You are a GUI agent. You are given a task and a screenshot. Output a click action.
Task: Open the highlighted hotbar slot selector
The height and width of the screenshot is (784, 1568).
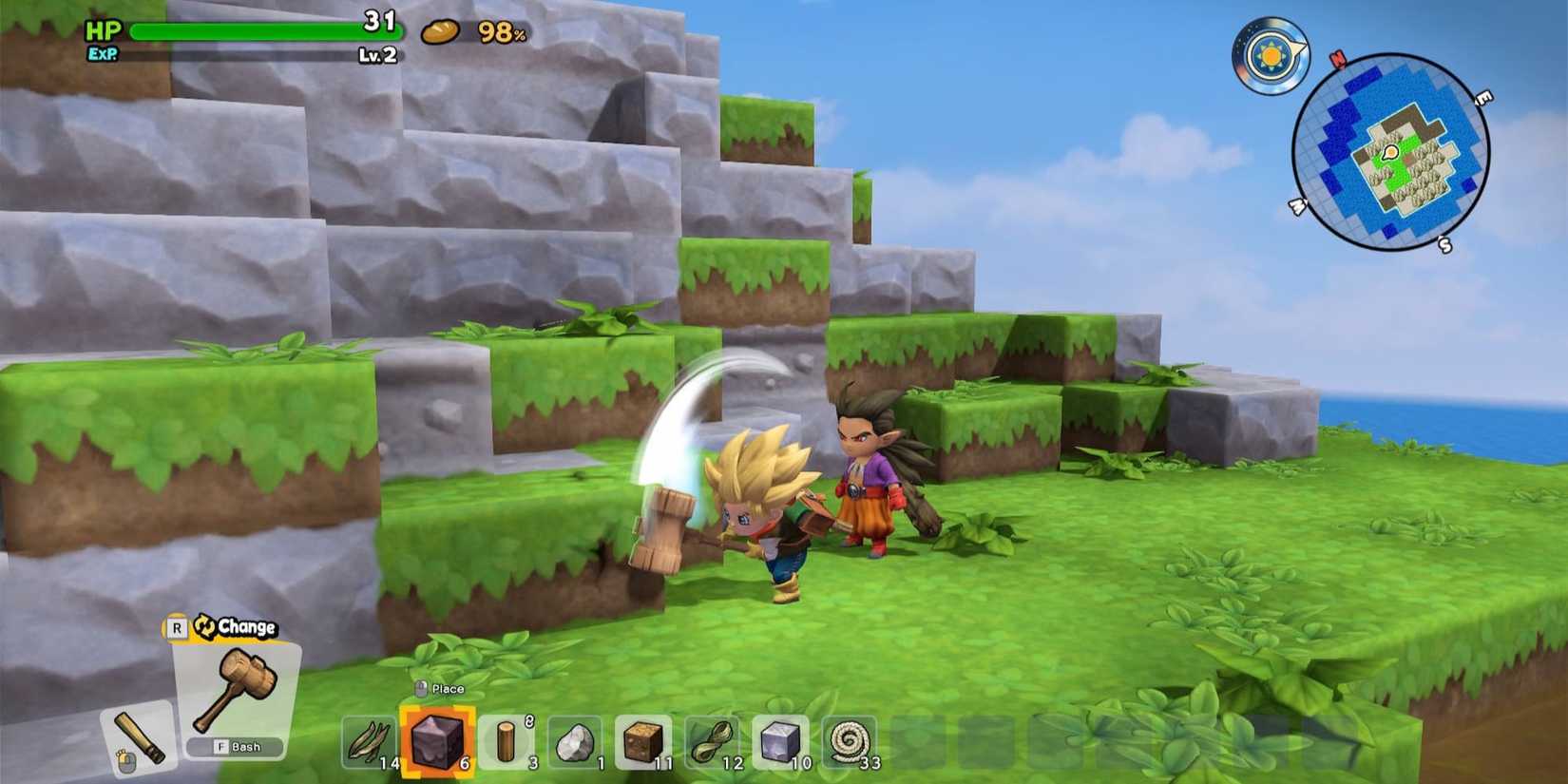[x=437, y=741]
